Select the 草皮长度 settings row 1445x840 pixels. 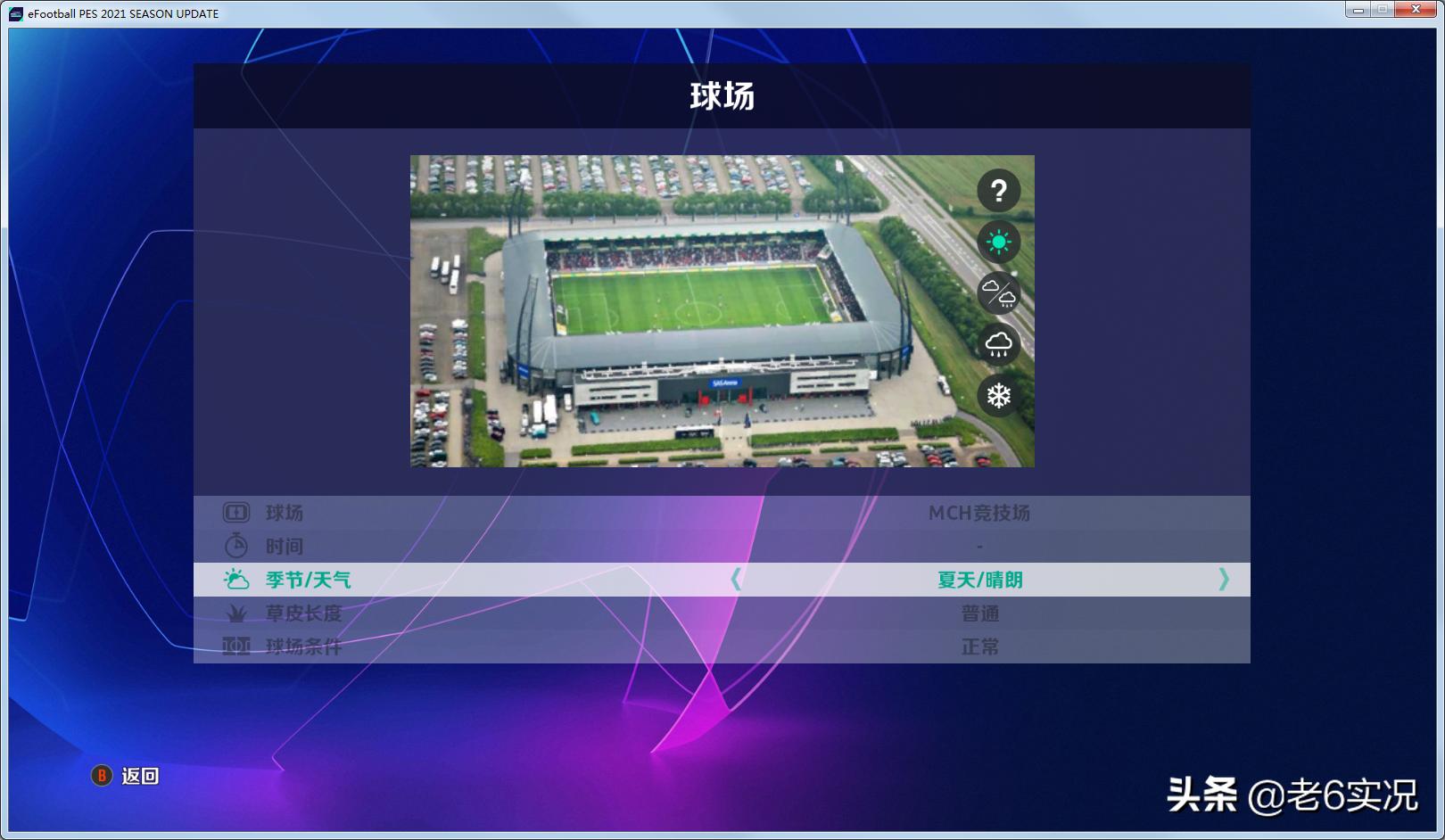click(624, 614)
